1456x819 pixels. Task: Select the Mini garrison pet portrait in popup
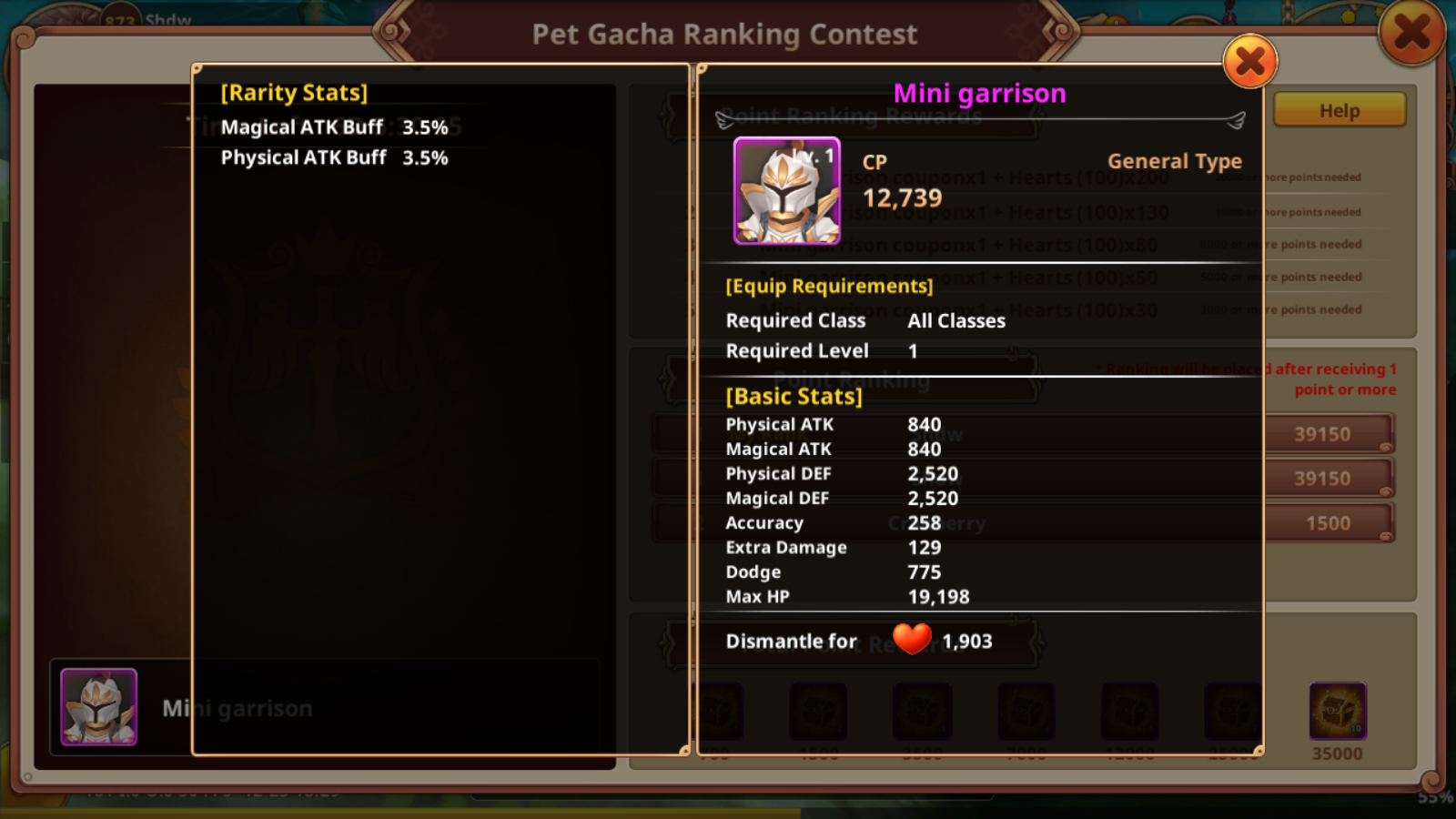[787, 191]
